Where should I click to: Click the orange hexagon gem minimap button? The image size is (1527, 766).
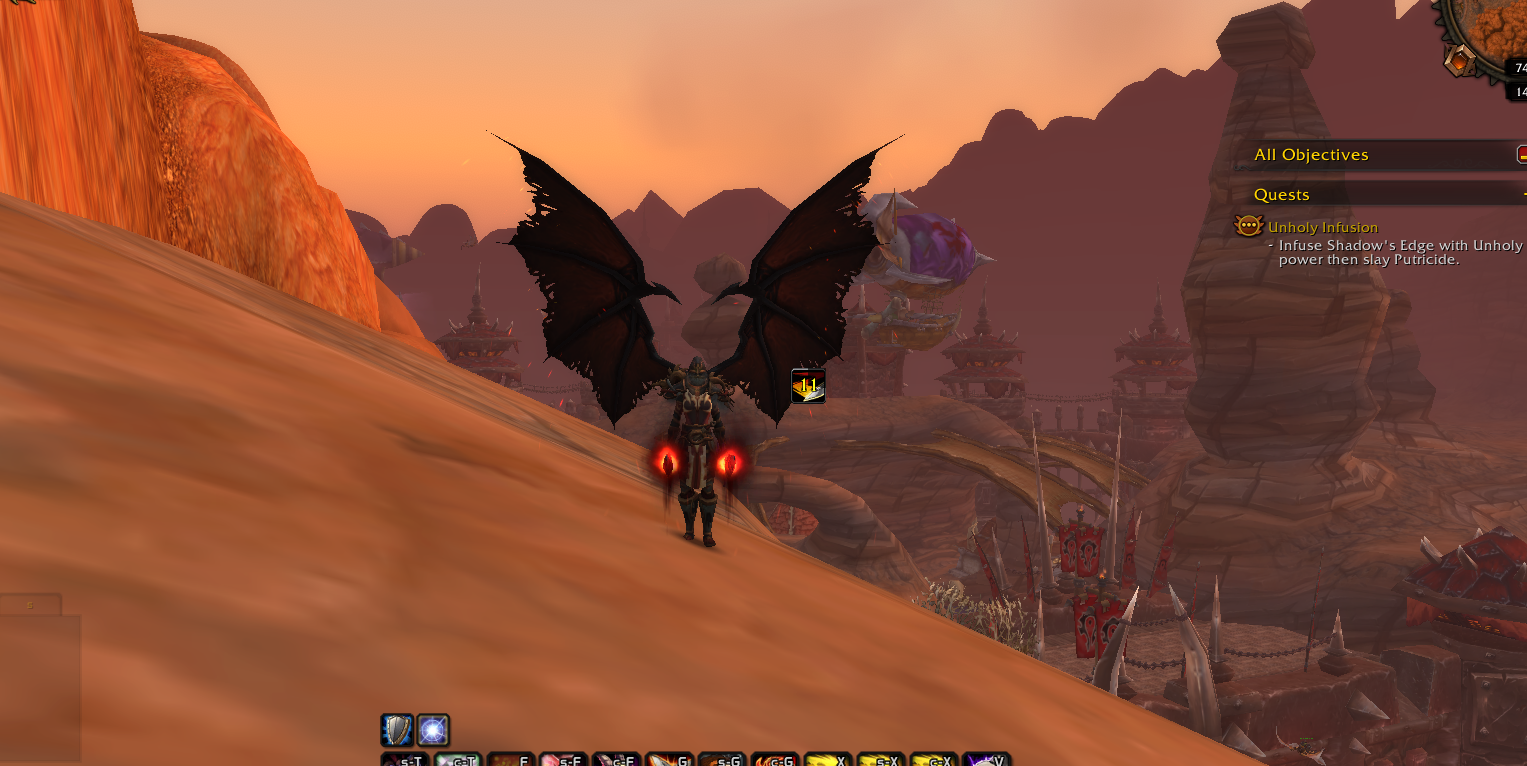[1459, 60]
